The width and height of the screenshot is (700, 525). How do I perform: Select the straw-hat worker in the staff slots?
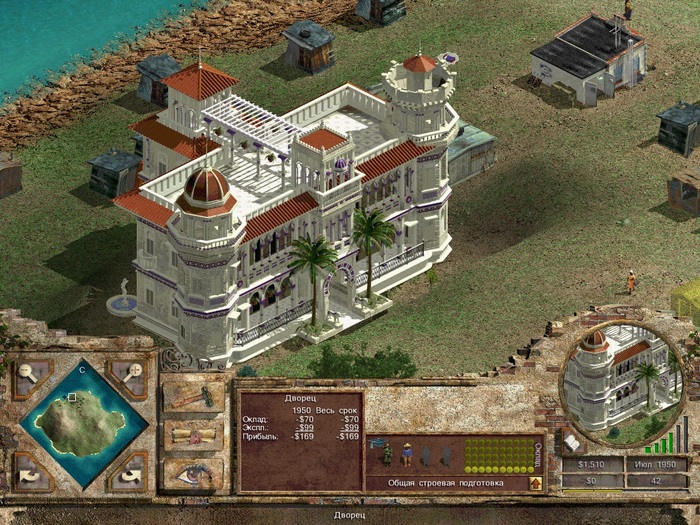[x=407, y=455]
